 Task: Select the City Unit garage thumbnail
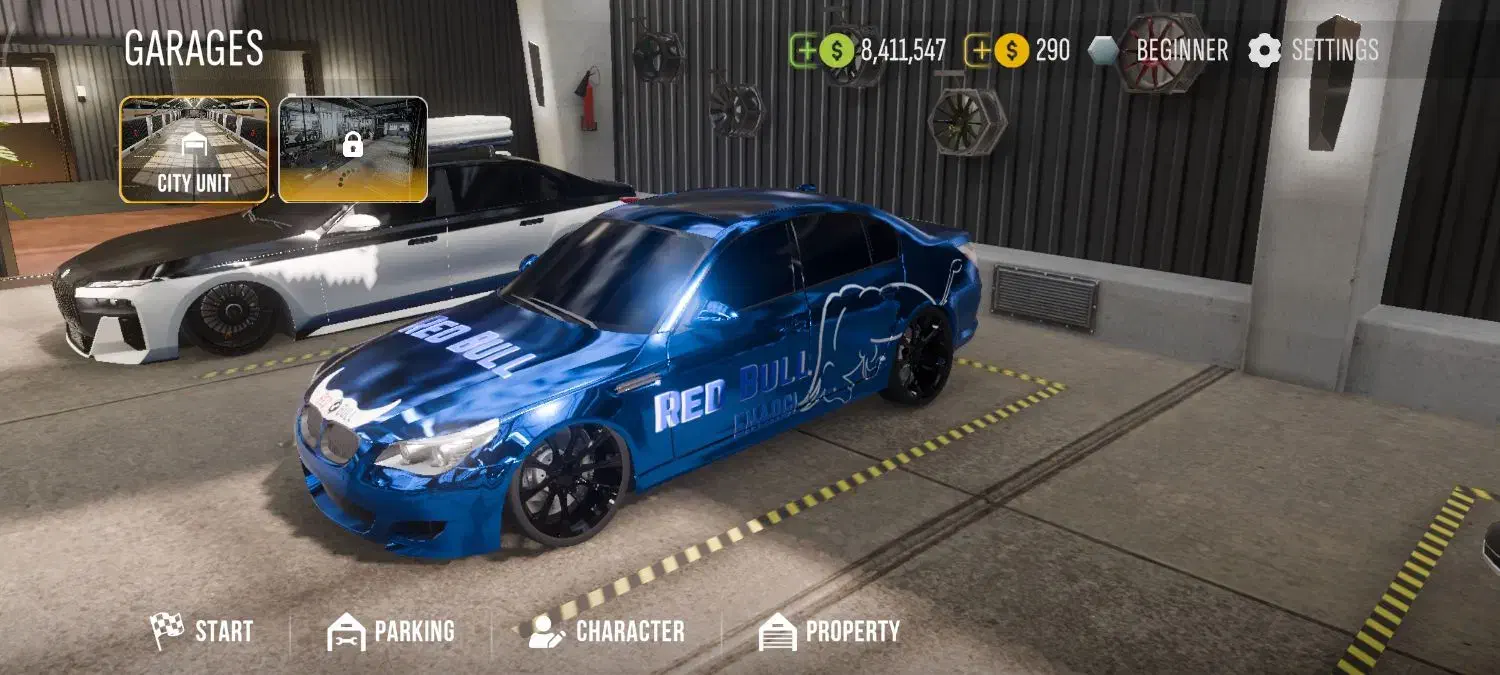coord(194,150)
